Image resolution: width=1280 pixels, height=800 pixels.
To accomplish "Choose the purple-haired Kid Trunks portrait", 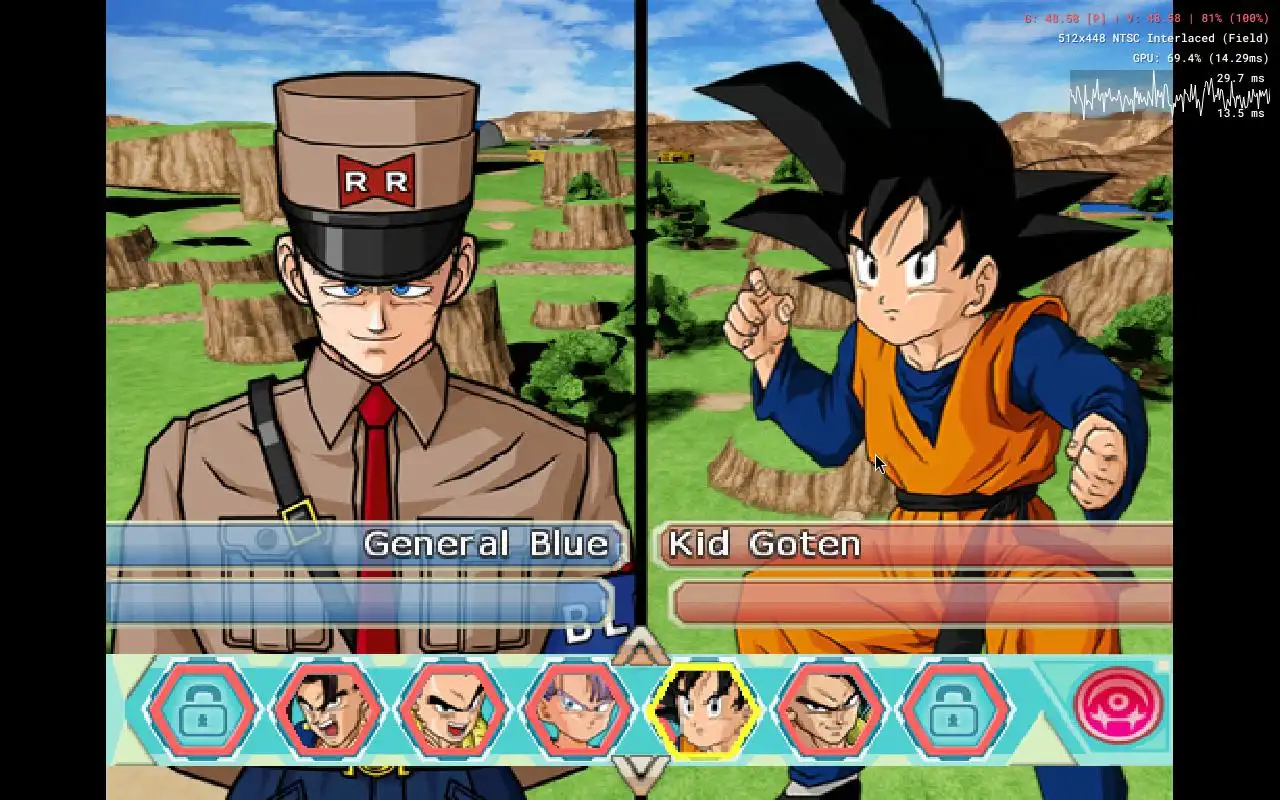I will tap(578, 710).
